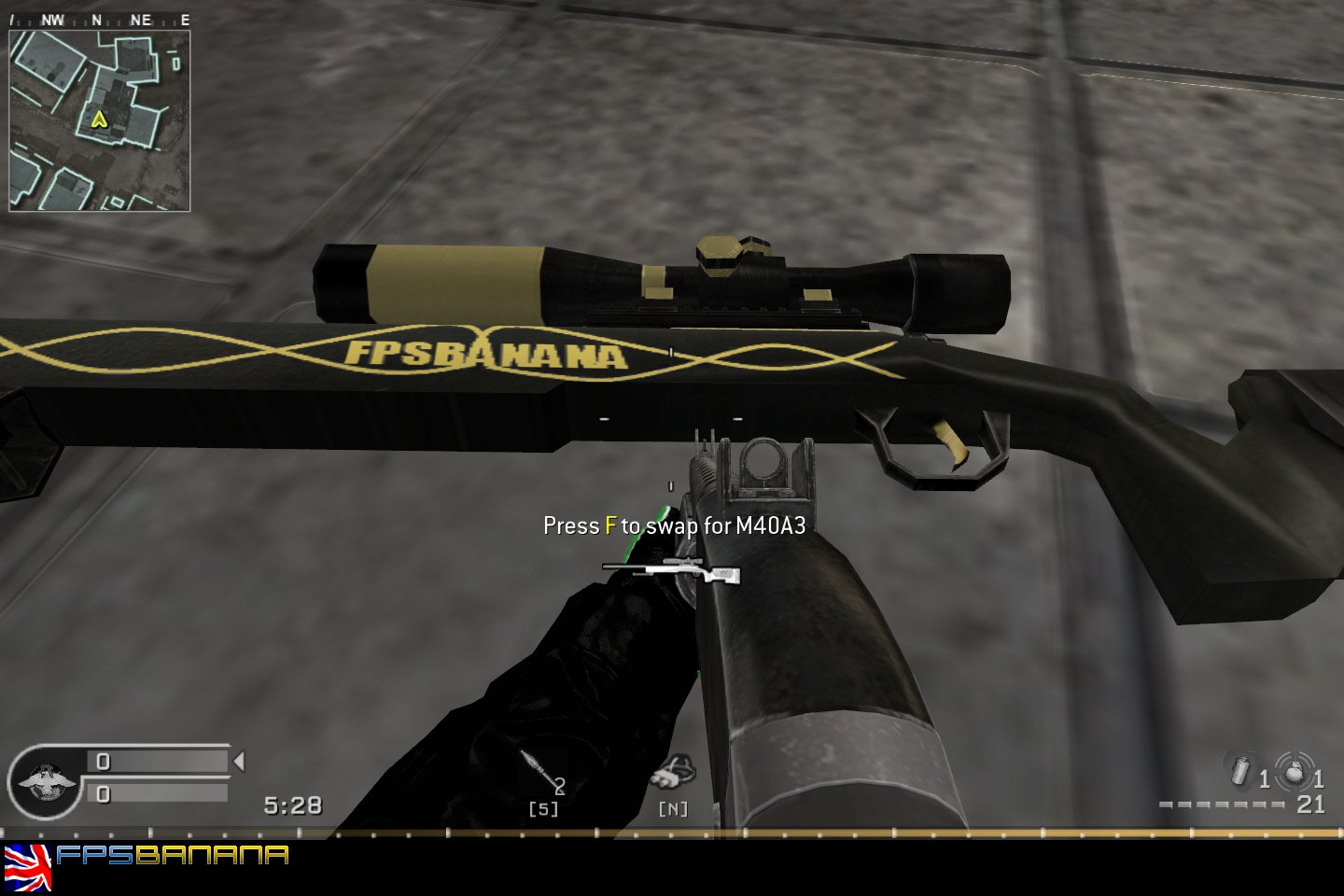Click the yellow player arrow on the minimap
Image resolution: width=1344 pixels, height=896 pixels.
click(x=98, y=119)
